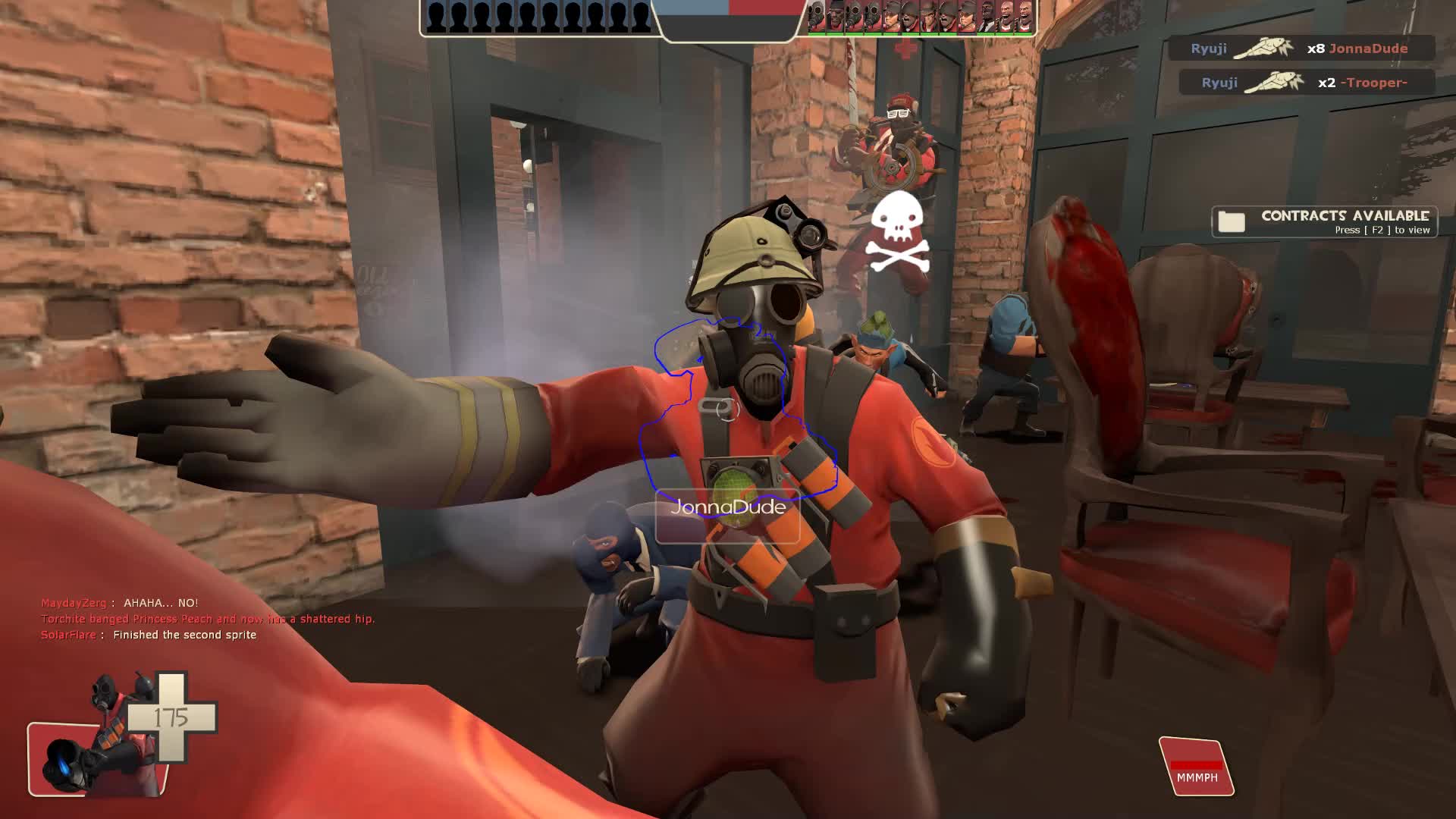Click the first Pyro avatar in the enemy roster
This screenshot has height=819, width=1456.
pyautogui.click(x=817, y=17)
